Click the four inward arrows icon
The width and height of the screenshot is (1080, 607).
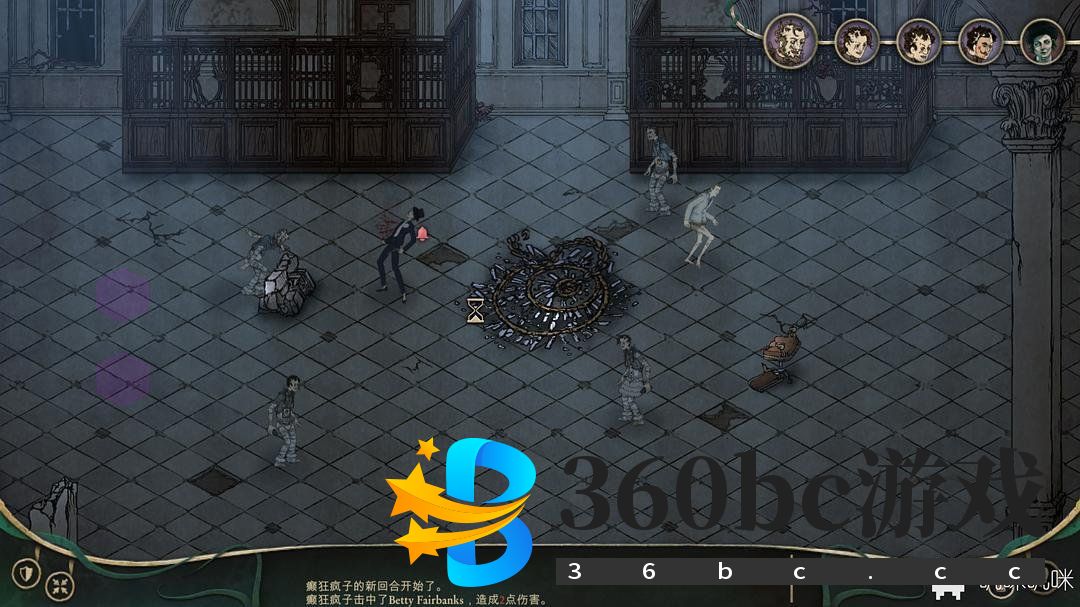point(62,581)
